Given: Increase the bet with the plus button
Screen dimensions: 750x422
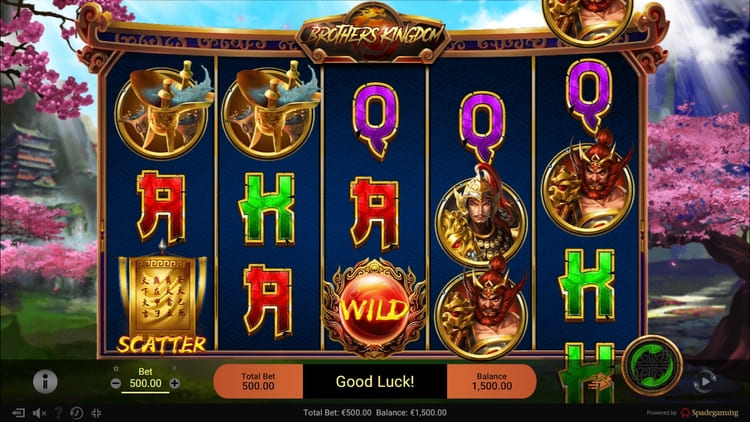Looking at the screenshot, I should click(174, 383).
